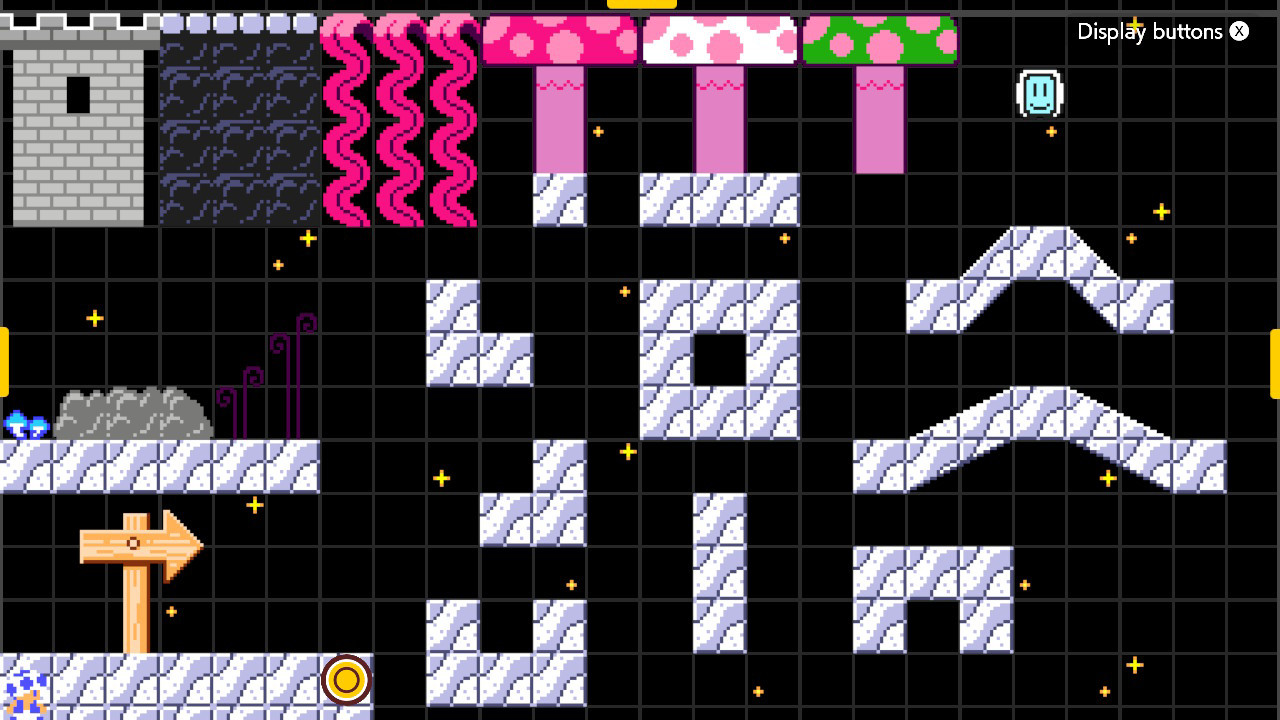Viewport: 1280px width, 720px height.
Task: Click the circled X badge beside Display buttons
Action: 1239,31
